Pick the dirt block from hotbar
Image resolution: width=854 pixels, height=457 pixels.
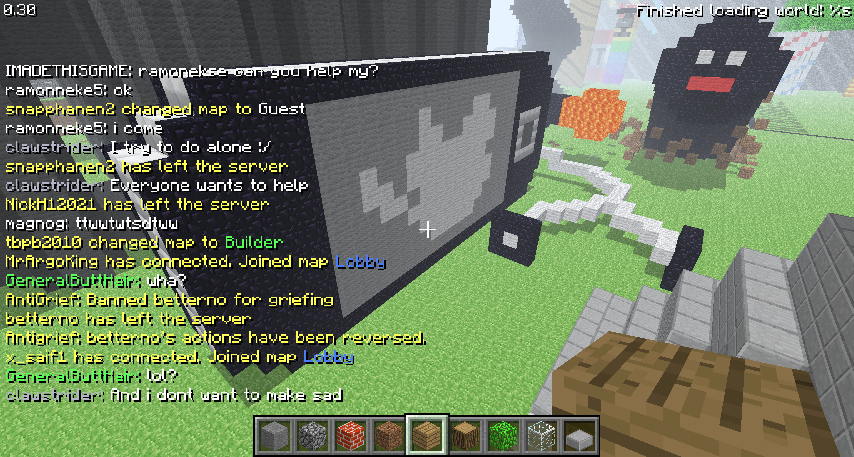(x=388, y=436)
